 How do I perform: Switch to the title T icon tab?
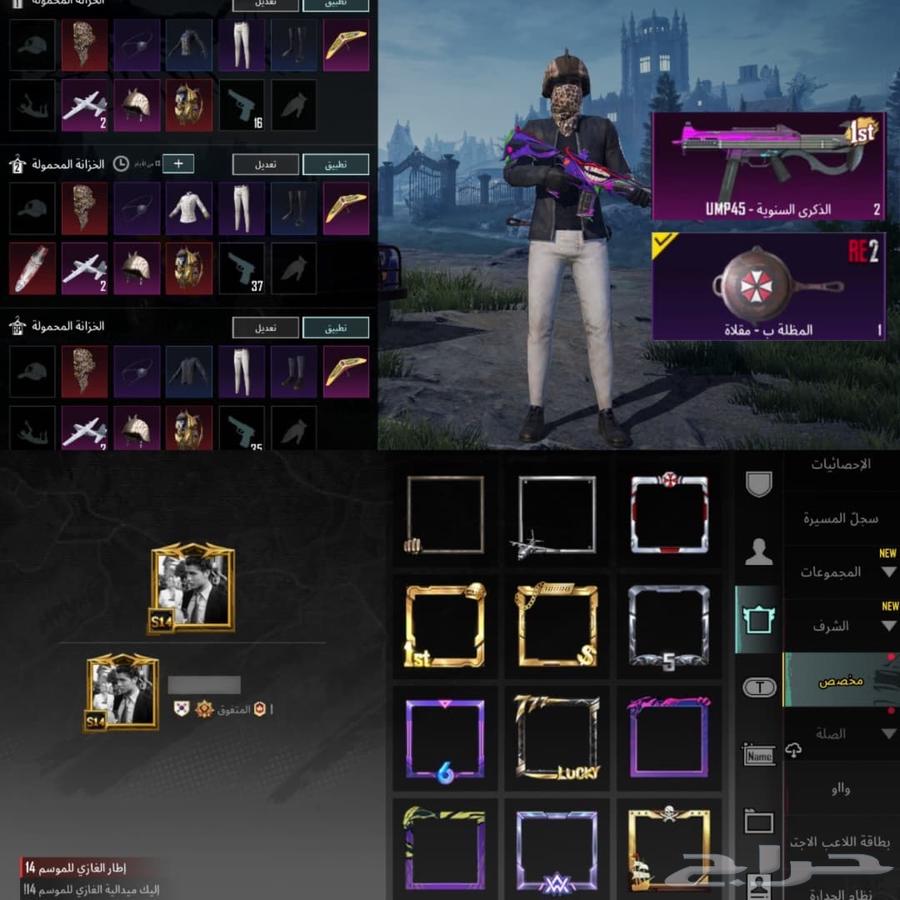[x=759, y=687]
